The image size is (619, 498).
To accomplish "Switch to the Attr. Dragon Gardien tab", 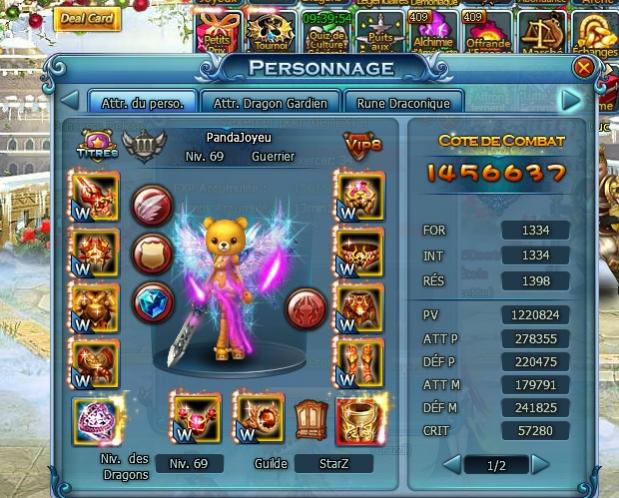I will (x=270, y=102).
